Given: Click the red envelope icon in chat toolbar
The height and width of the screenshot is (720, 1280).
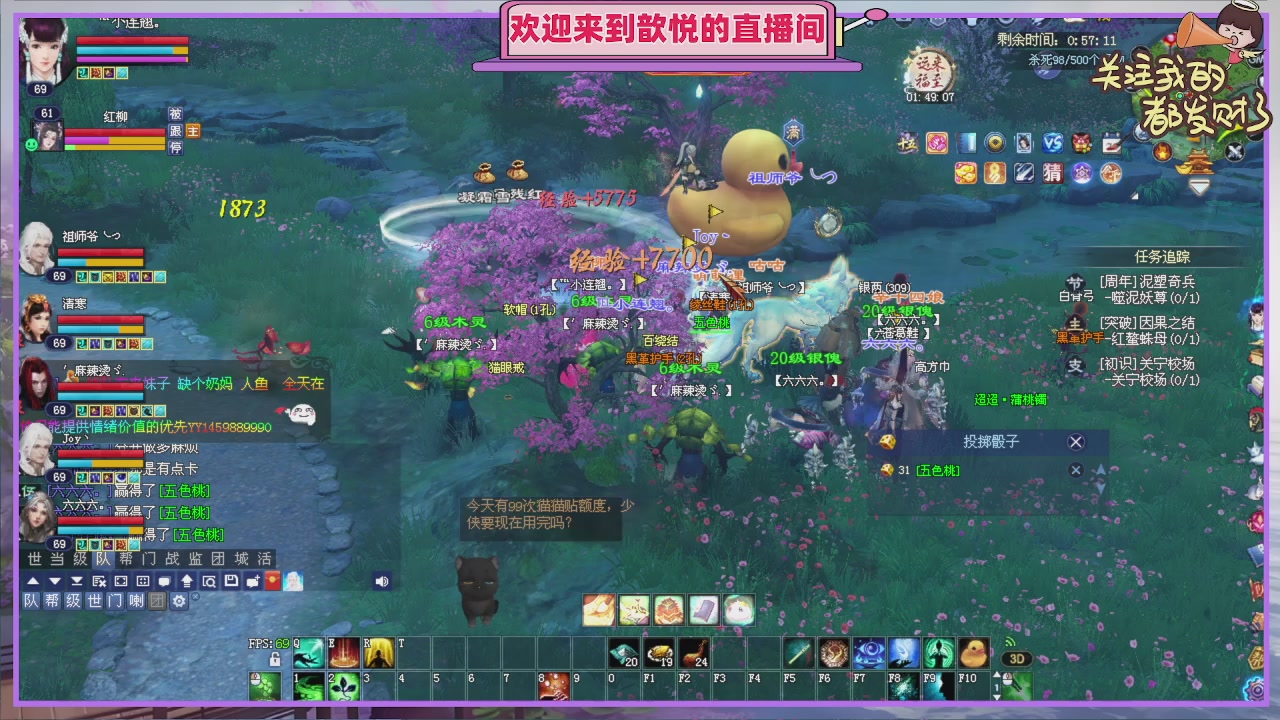Looking at the screenshot, I should [x=271, y=581].
